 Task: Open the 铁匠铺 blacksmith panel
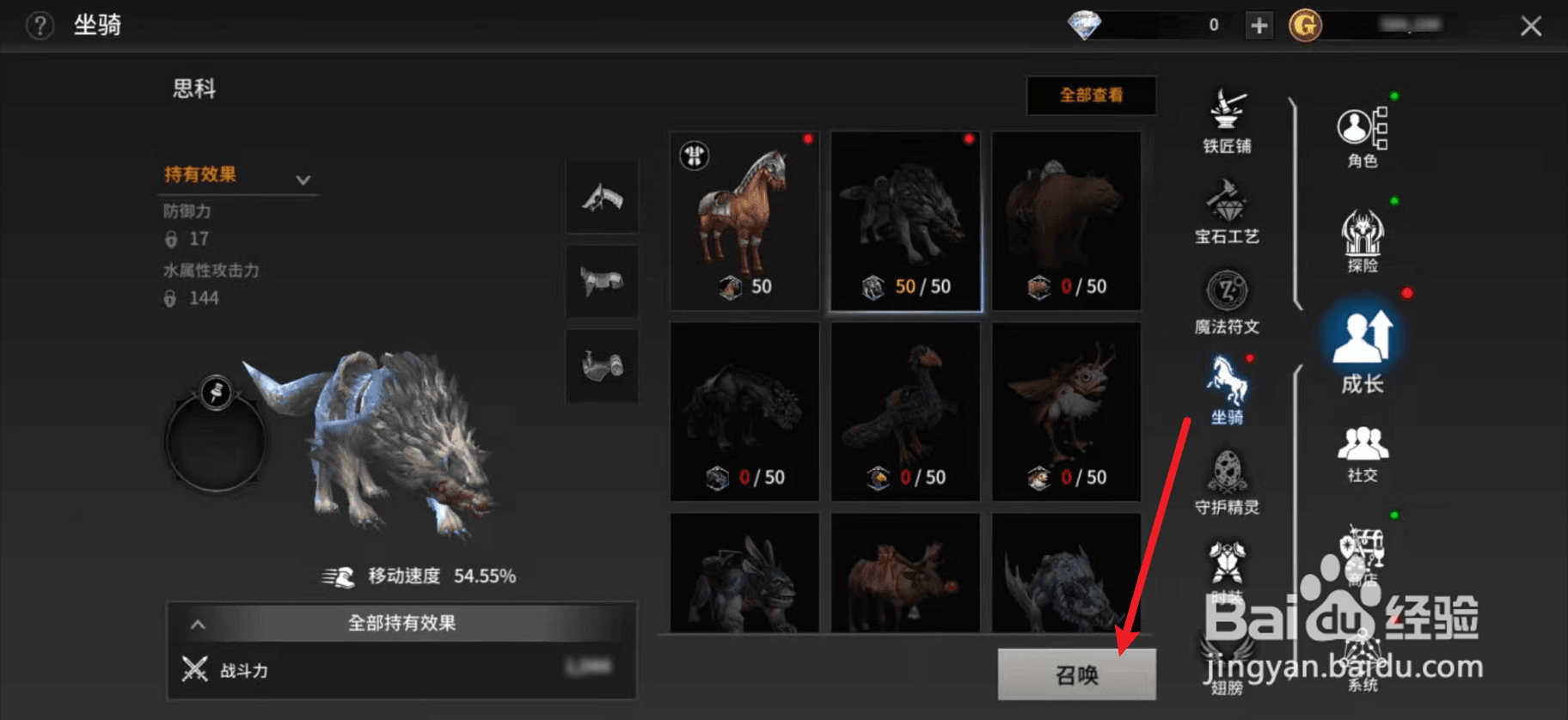1228,120
